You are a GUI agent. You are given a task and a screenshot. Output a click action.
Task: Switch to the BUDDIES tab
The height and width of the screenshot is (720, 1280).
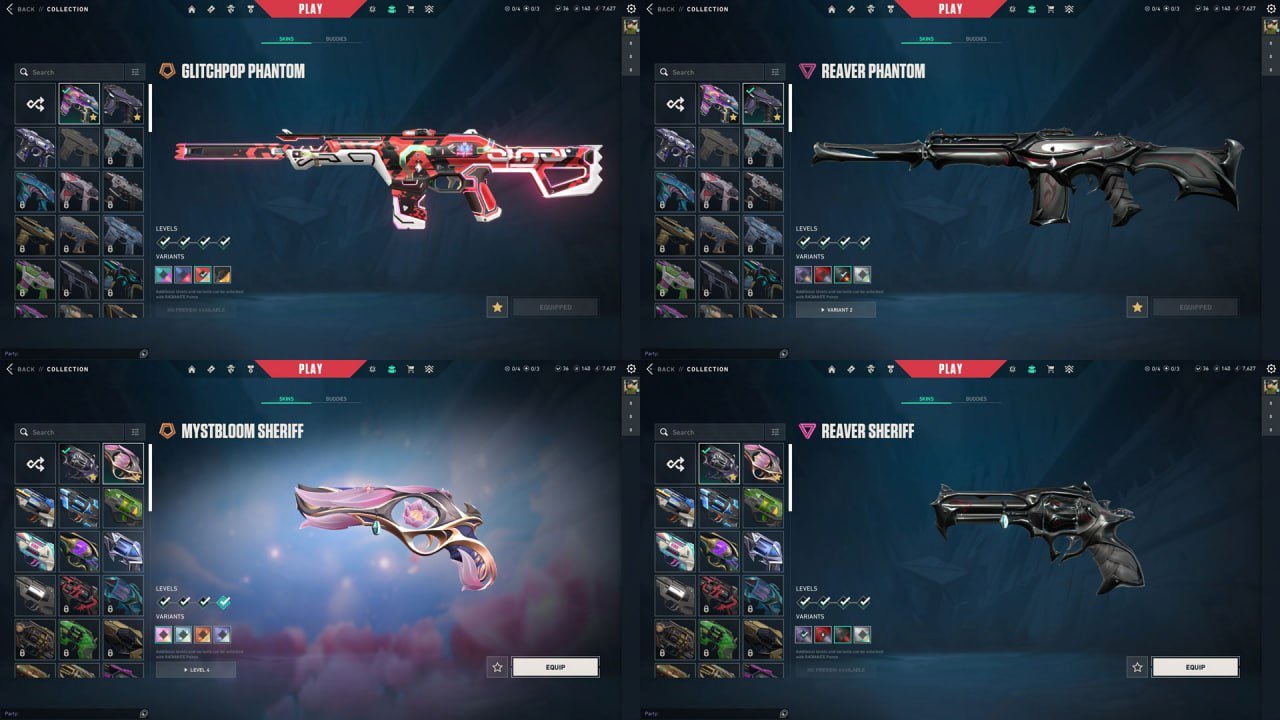click(336, 39)
